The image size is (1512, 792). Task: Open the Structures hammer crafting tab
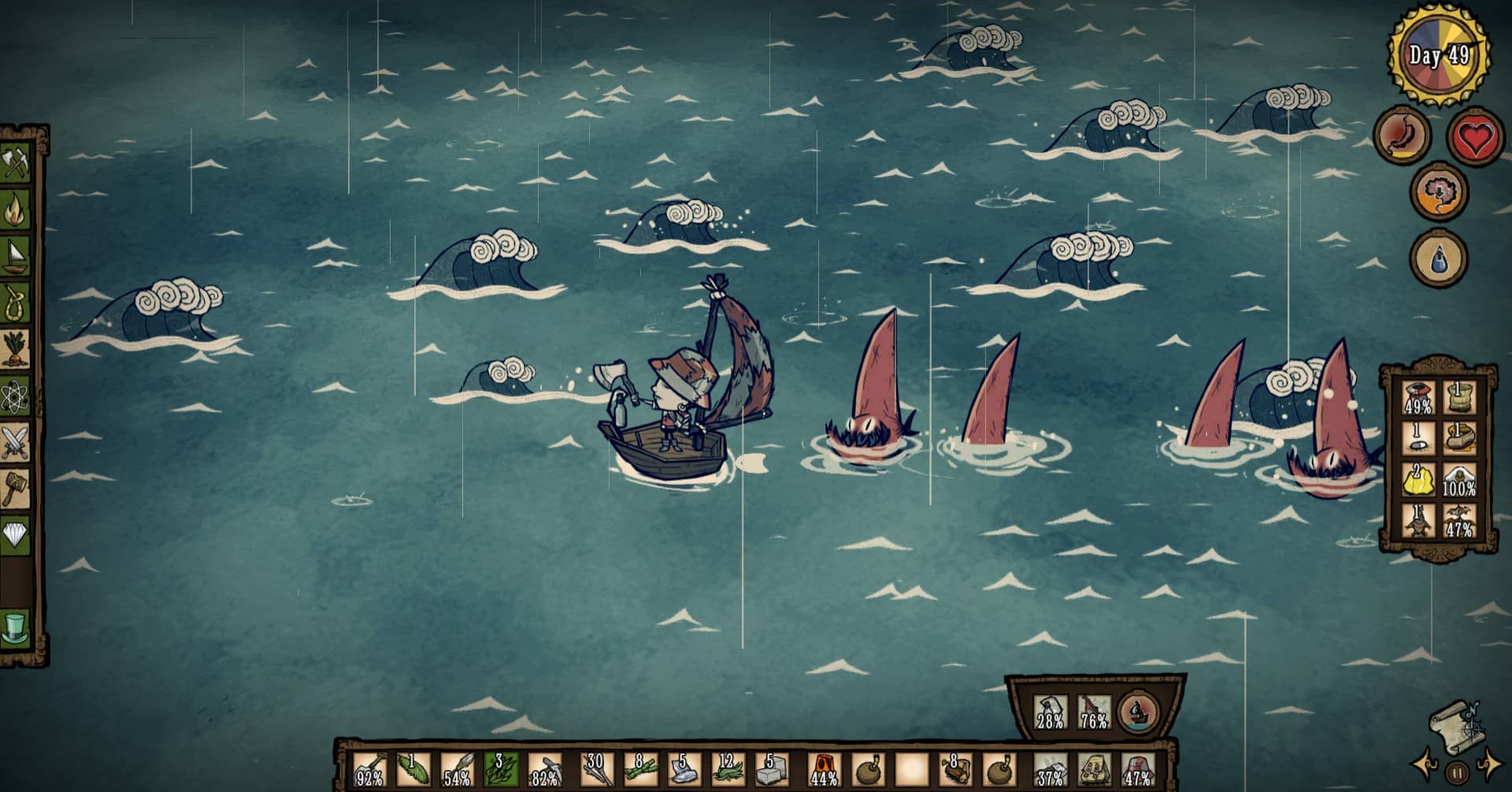(15, 488)
